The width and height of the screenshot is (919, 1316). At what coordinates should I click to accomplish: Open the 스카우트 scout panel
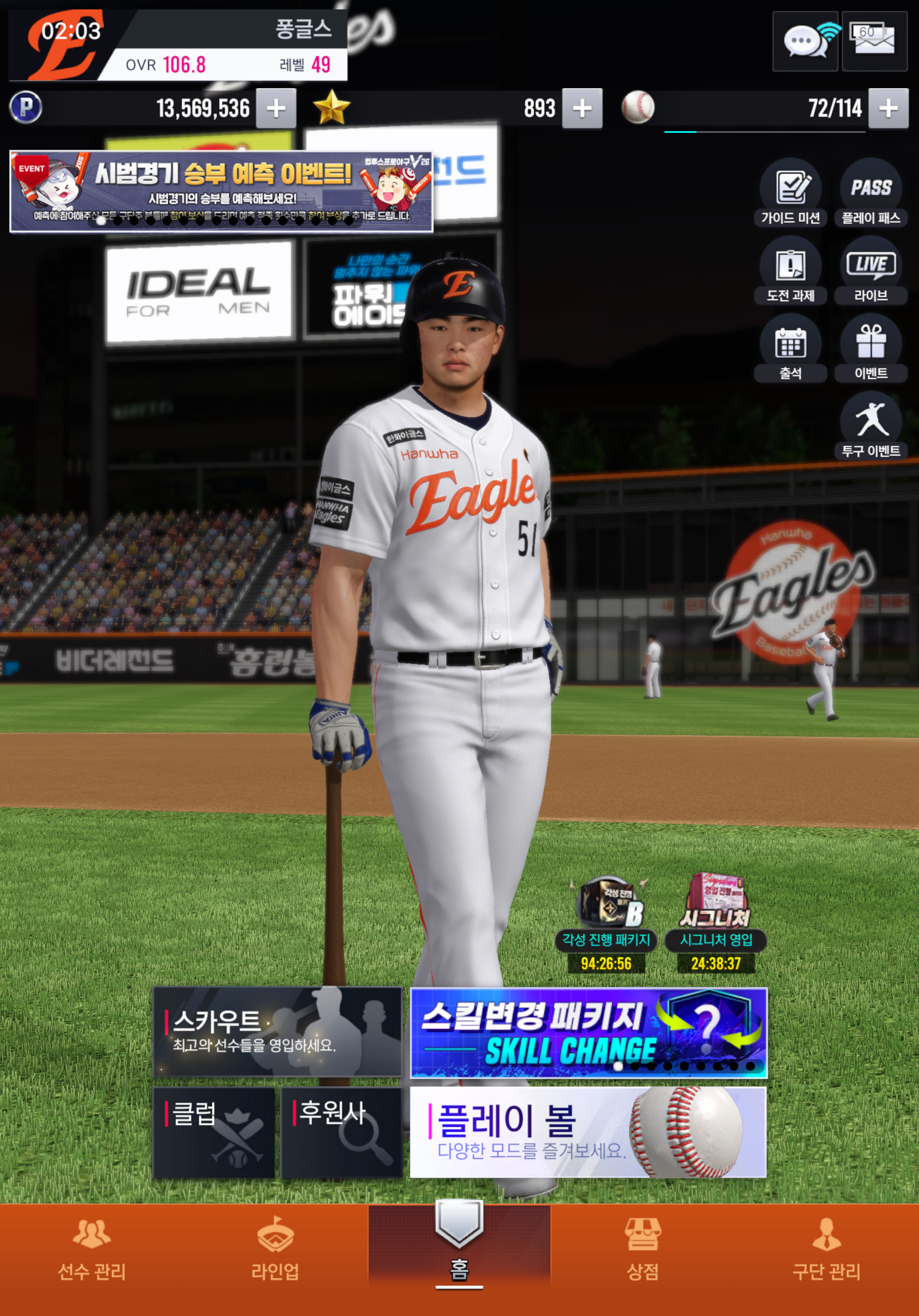[278, 1032]
